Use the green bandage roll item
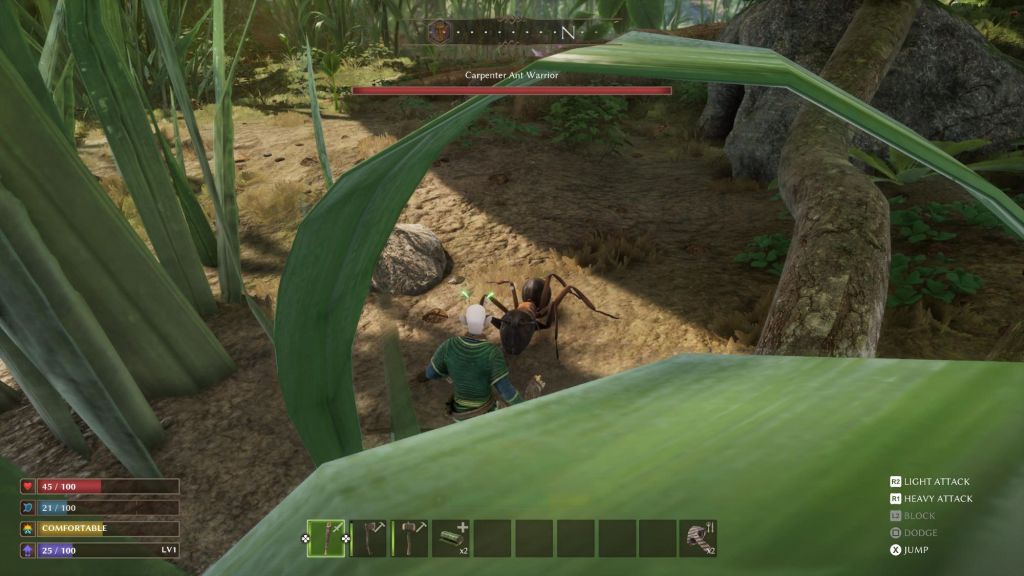The width and height of the screenshot is (1024, 576). point(450,538)
